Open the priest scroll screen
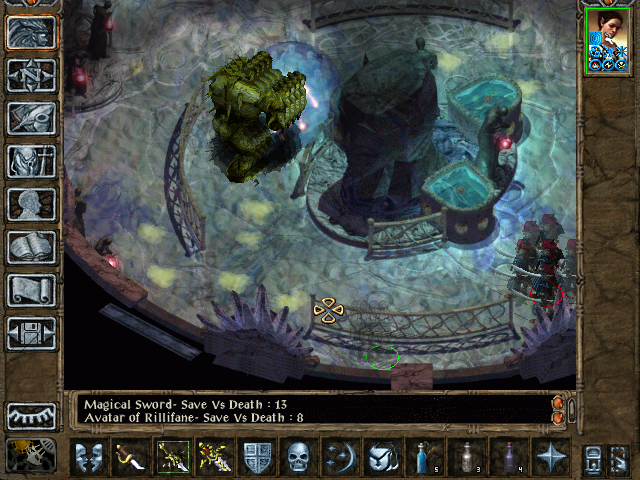 click(x=32, y=290)
